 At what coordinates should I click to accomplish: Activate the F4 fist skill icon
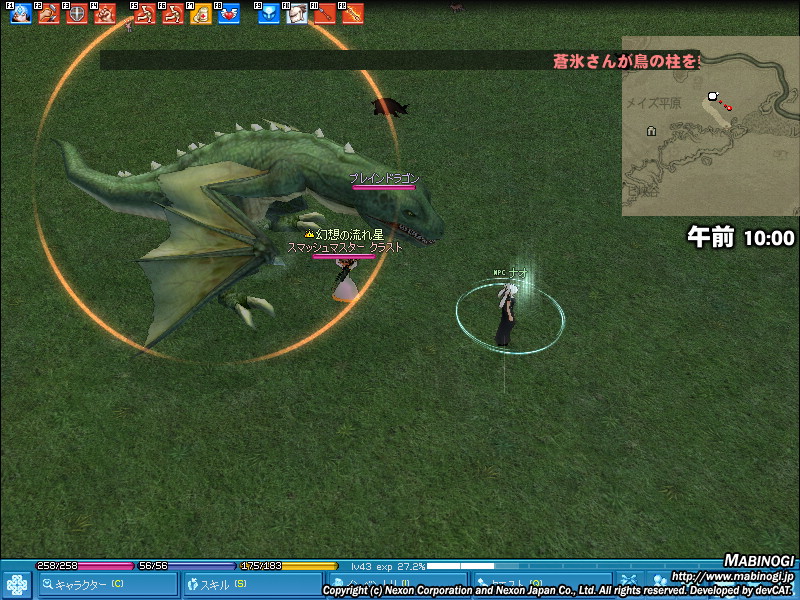click(105, 14)
